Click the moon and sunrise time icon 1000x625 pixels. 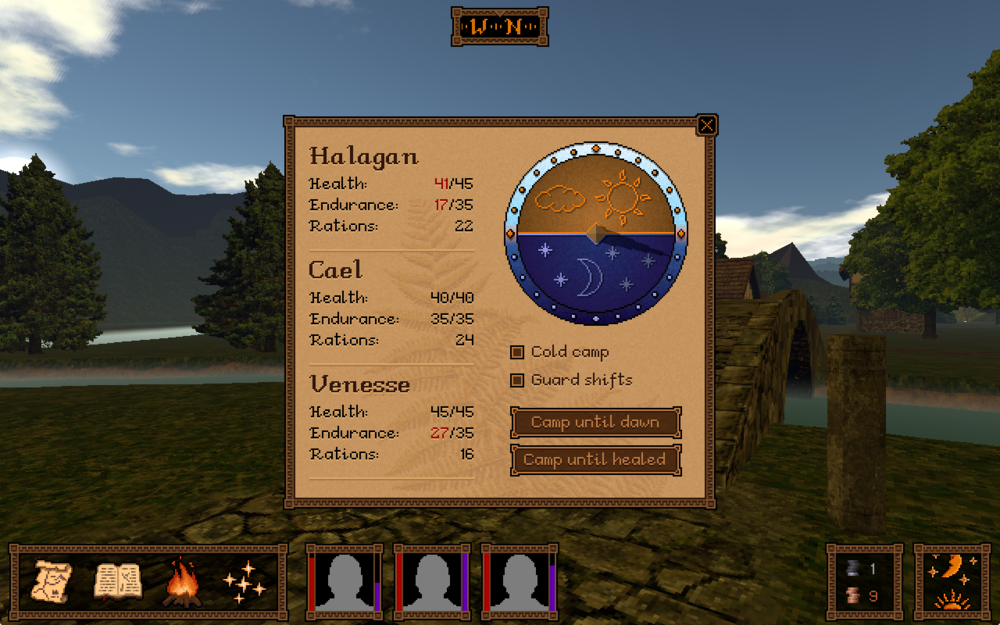[951, 582]
